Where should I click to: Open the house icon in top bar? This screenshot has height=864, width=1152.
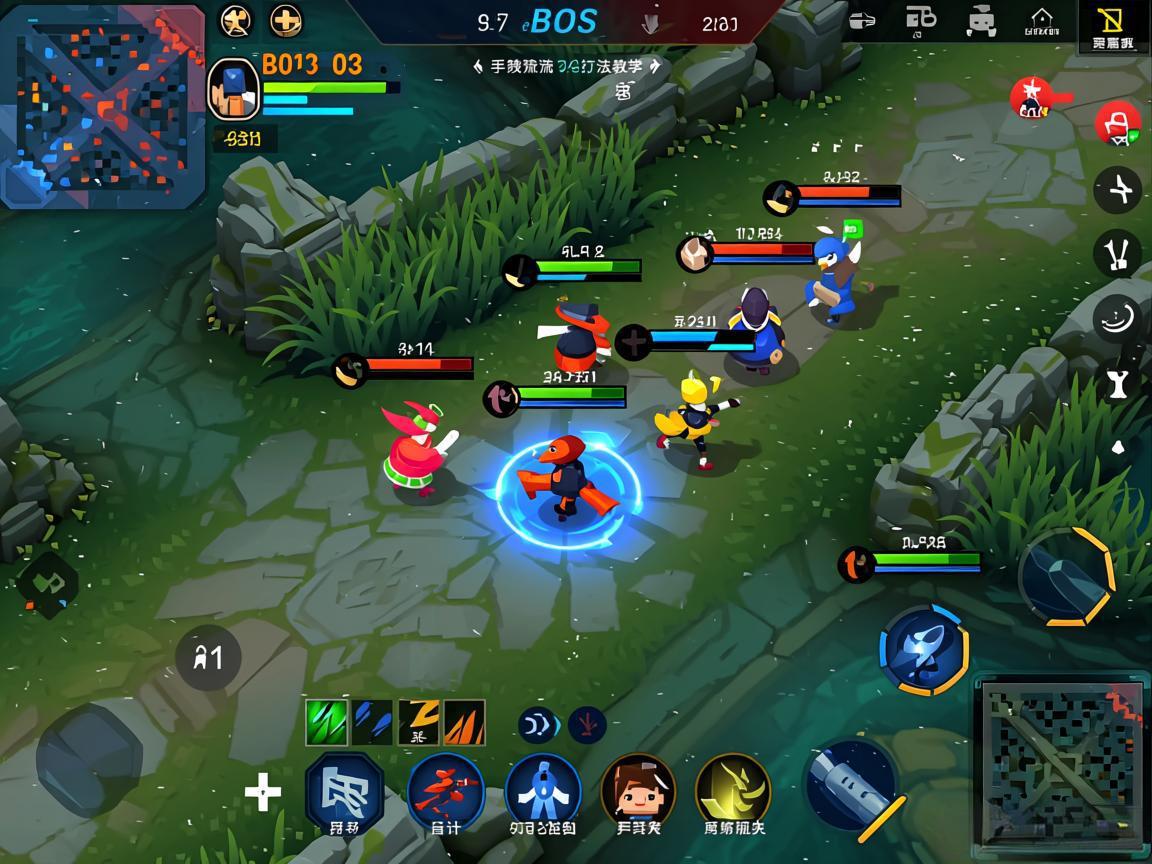click(1042, 20)
